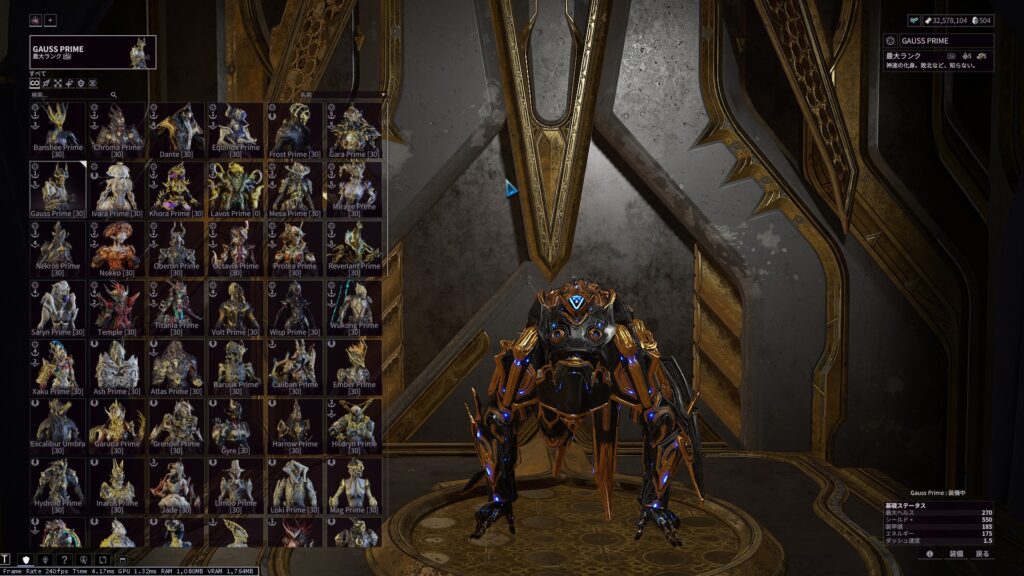Viewport: 1024px width, 576px height.
Task: Click the 戻る back button
Action: coord(982,553)
